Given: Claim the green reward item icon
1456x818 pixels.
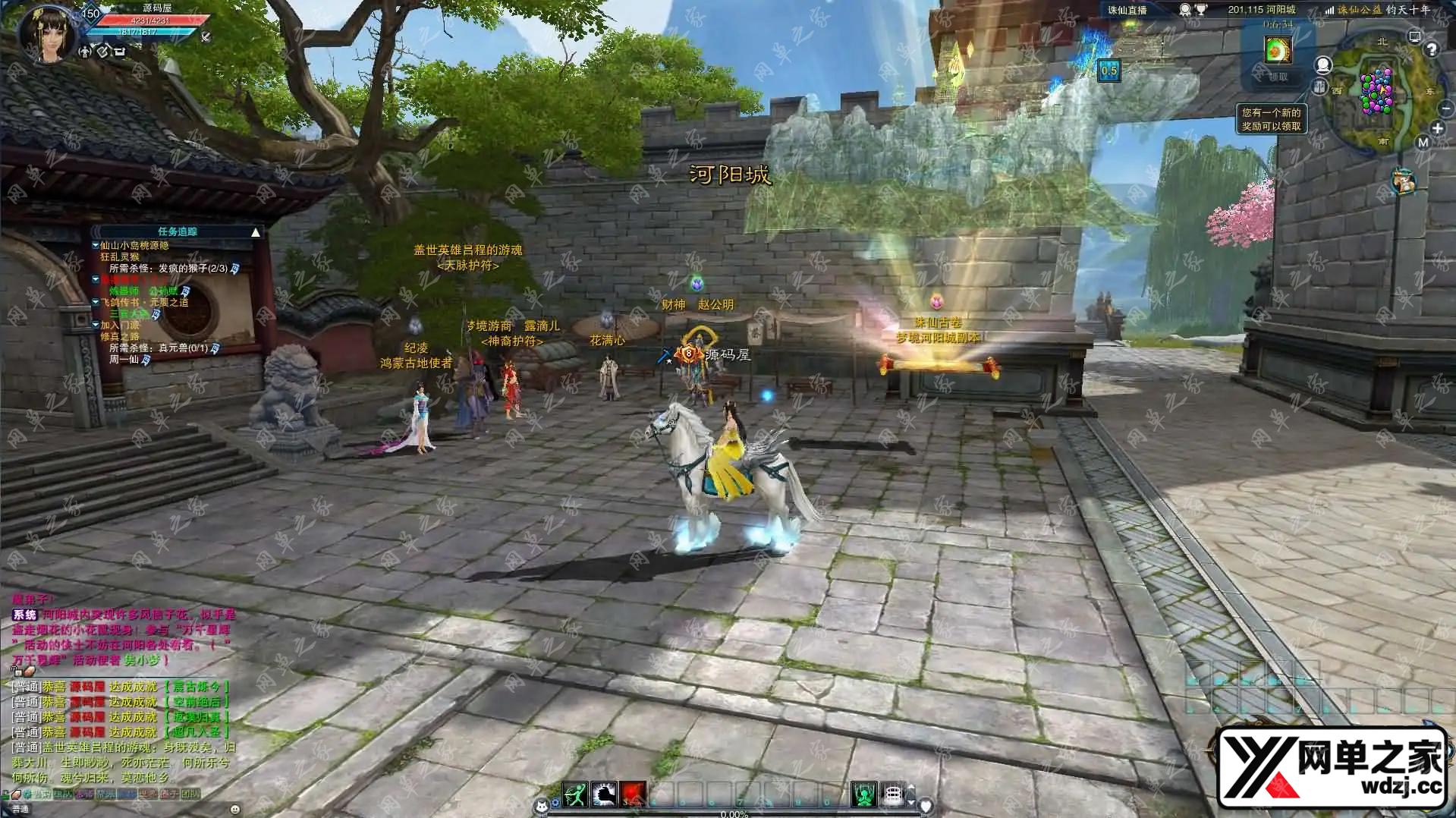Looking at the screenshot, I should click(x=1278, y=50).
